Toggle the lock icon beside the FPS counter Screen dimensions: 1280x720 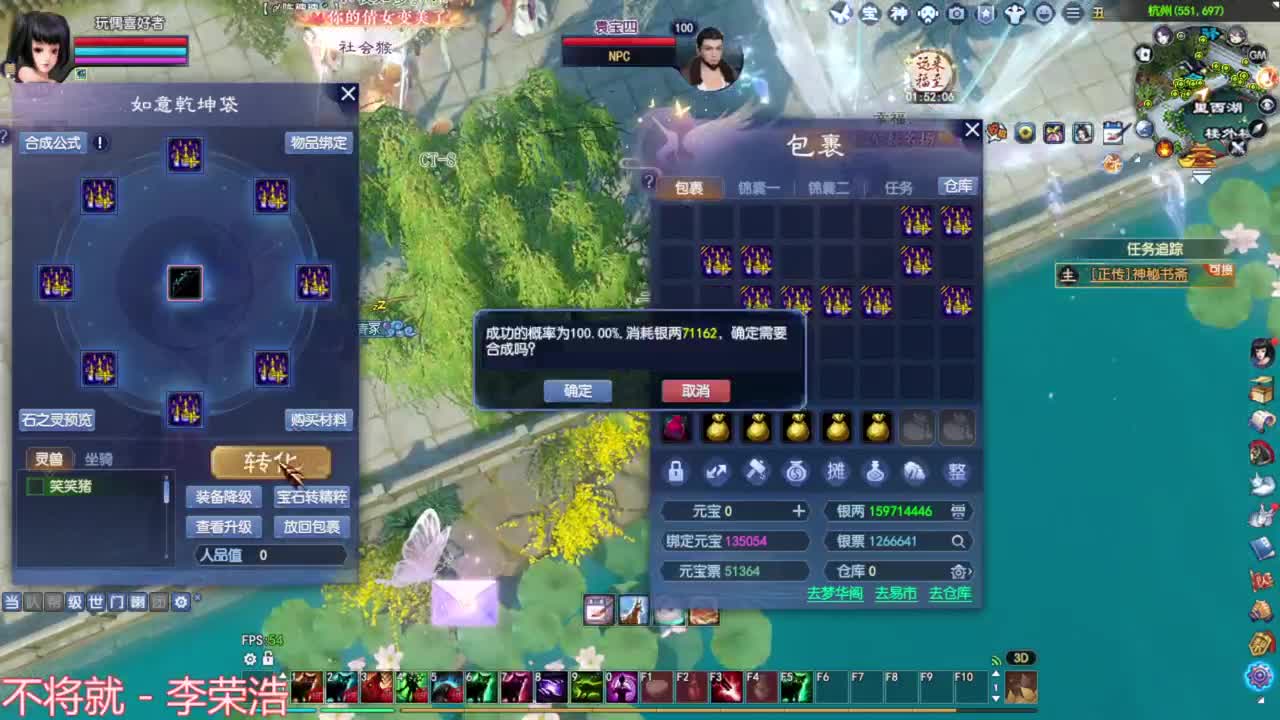[x=268, y=658]
